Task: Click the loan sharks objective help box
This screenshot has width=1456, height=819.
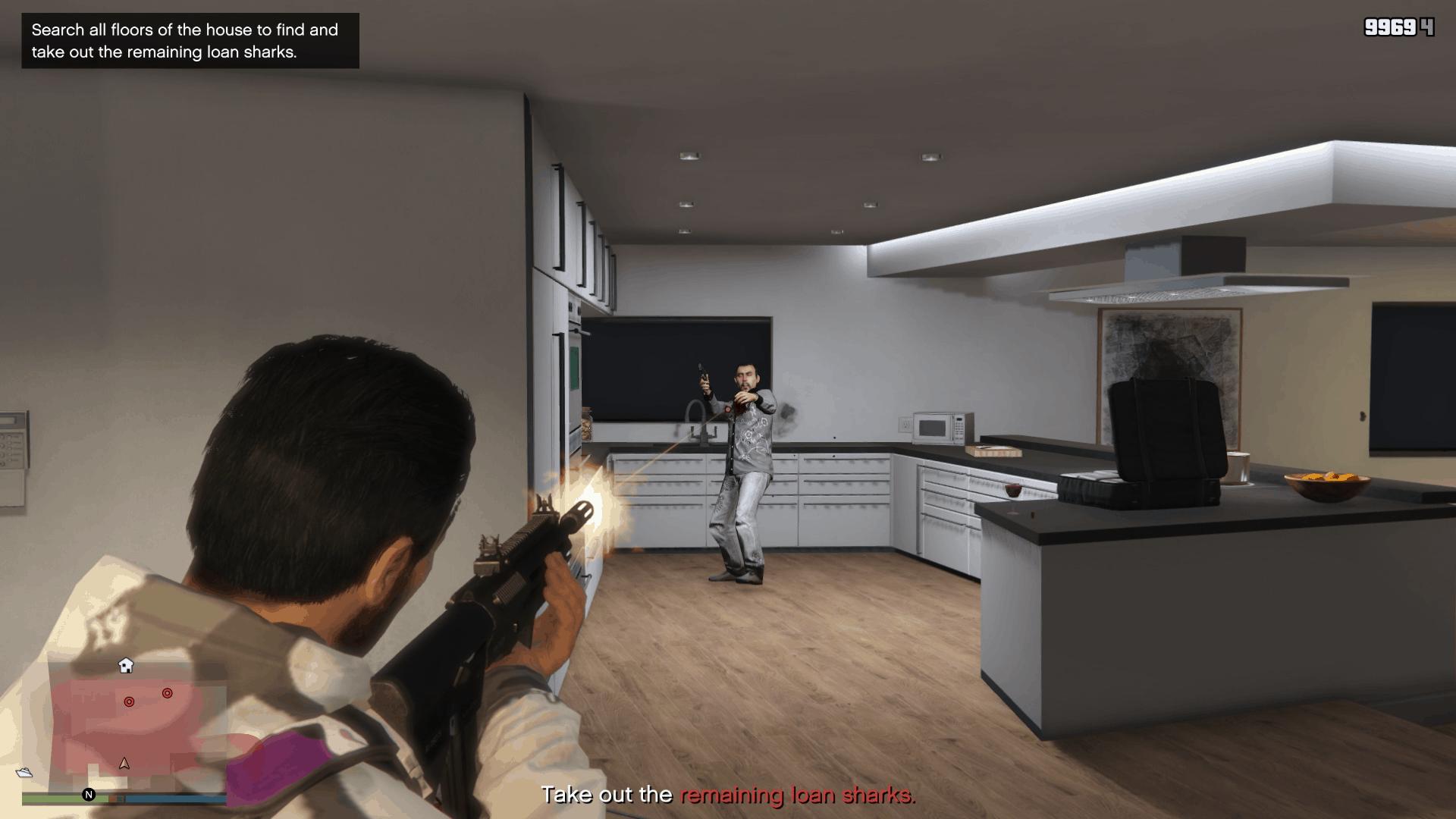Action: (x=190, y=41)
